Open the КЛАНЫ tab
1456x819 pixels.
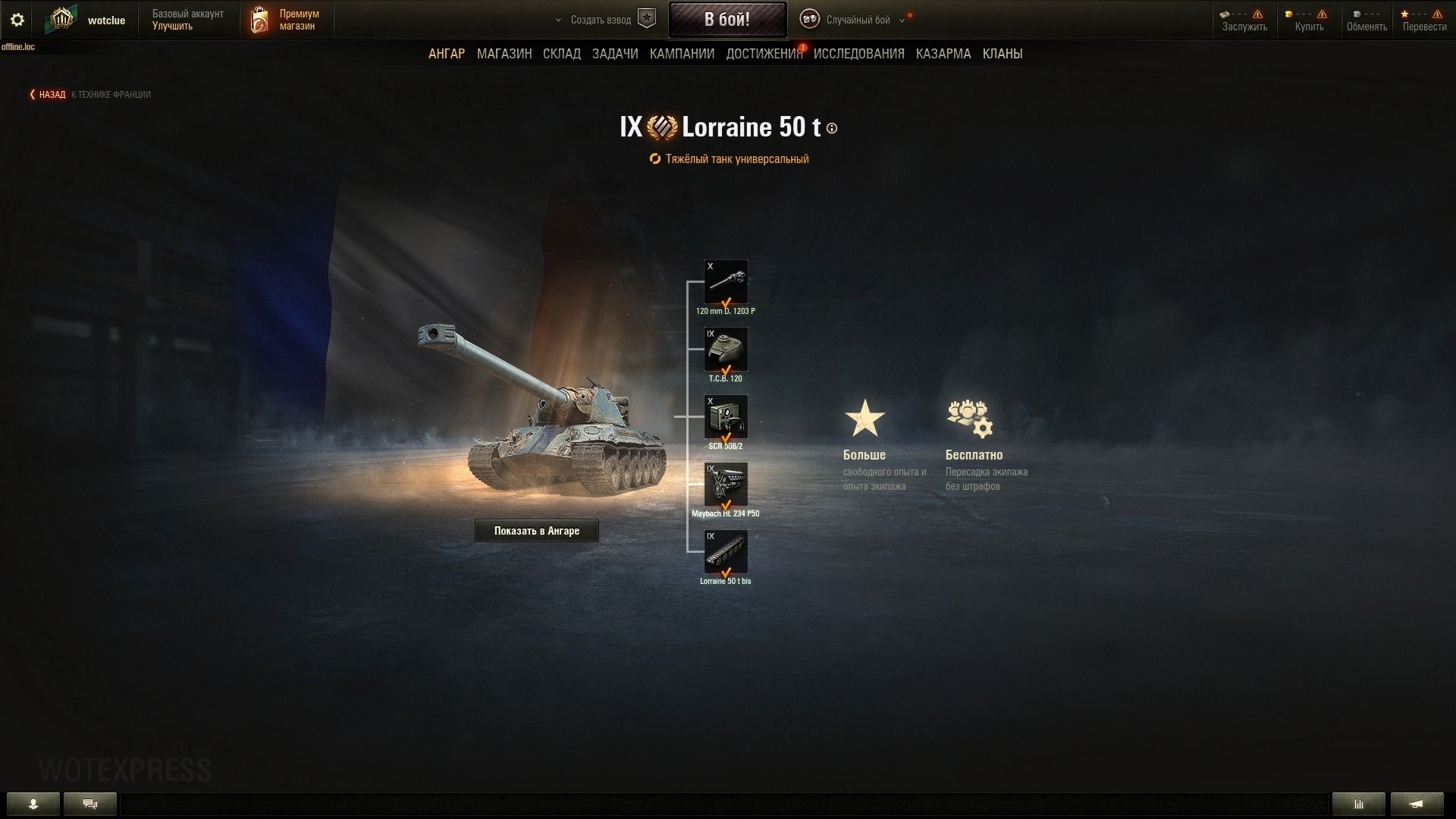(1003, 54)
